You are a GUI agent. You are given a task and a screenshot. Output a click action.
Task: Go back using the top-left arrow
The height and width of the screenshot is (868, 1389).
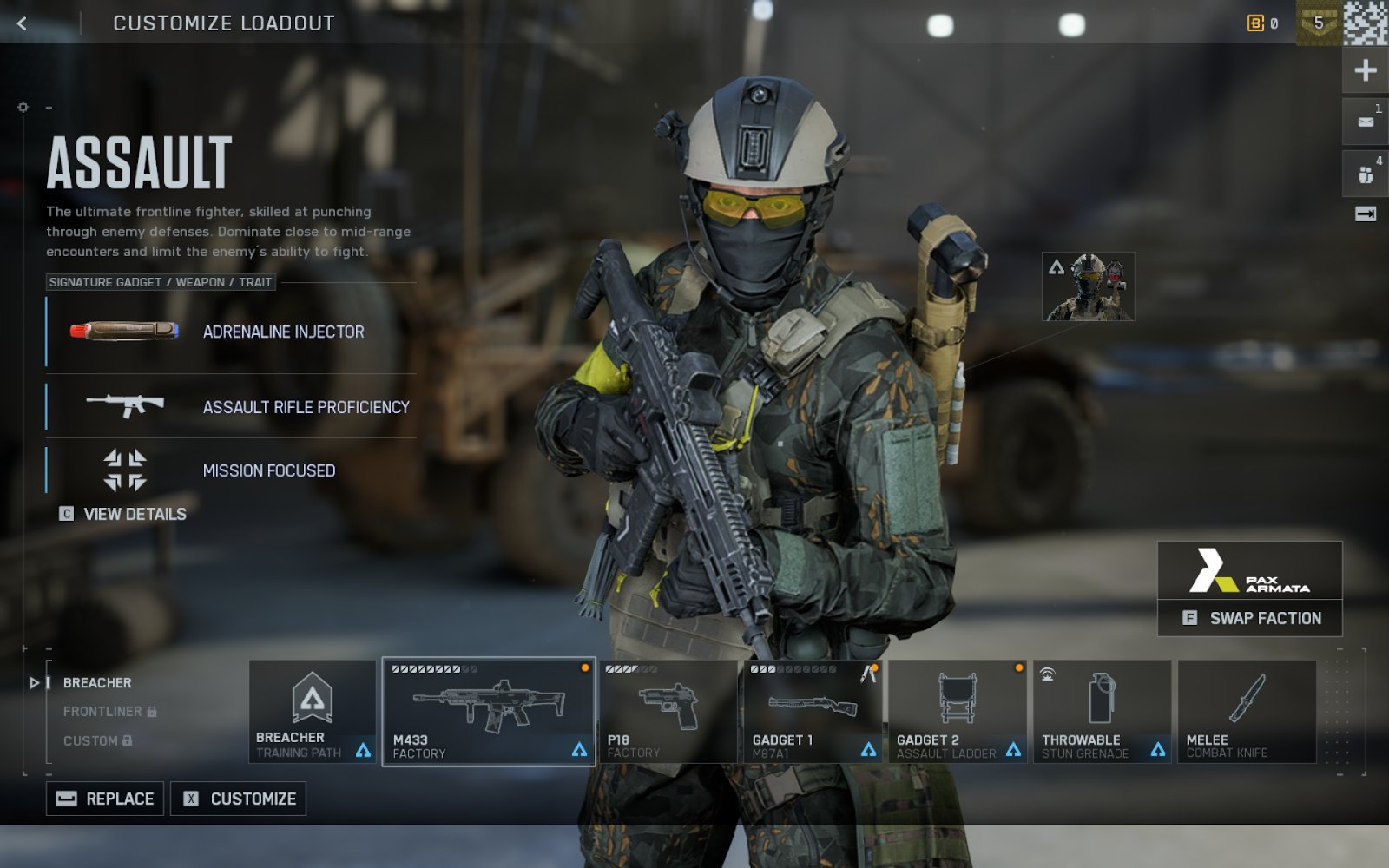23,23
